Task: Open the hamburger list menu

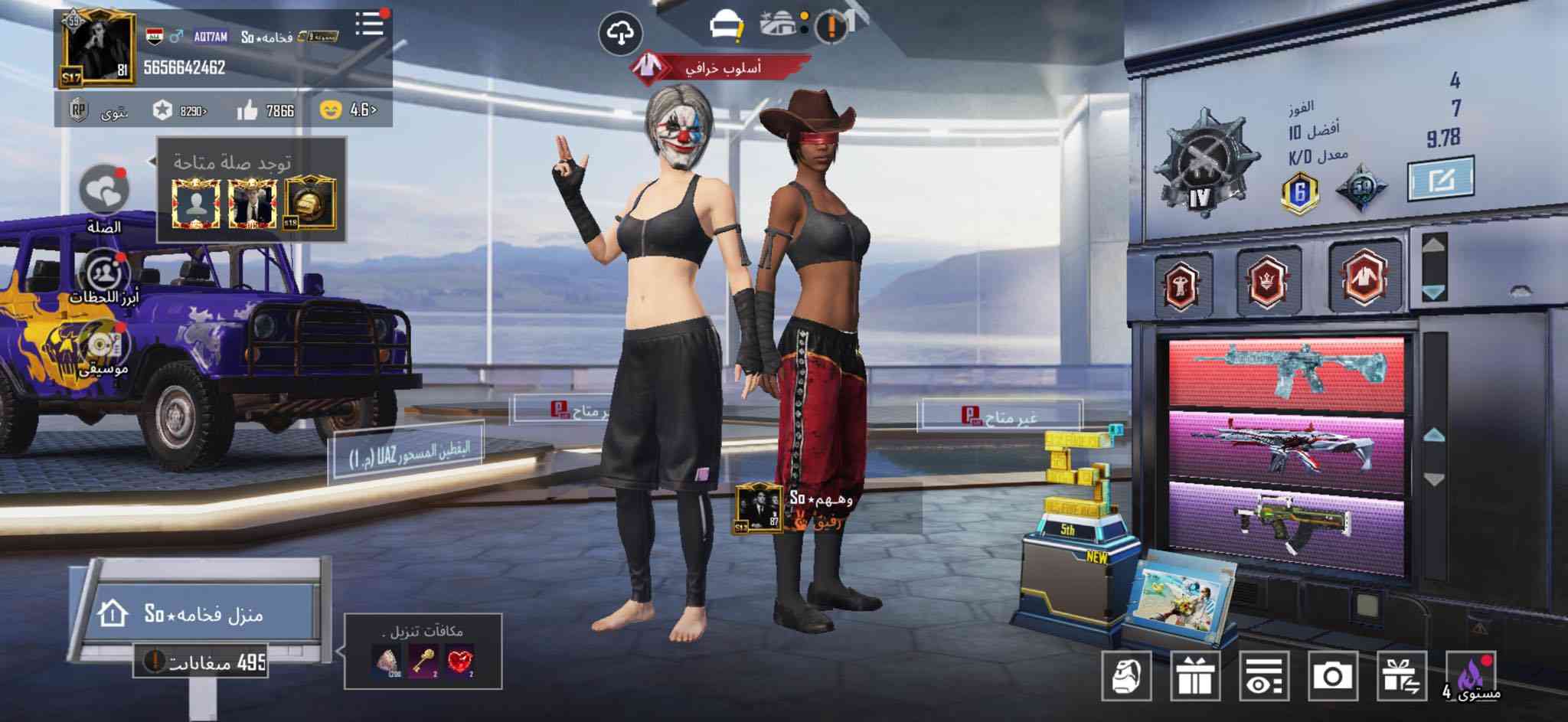Action: pos(370,25)
